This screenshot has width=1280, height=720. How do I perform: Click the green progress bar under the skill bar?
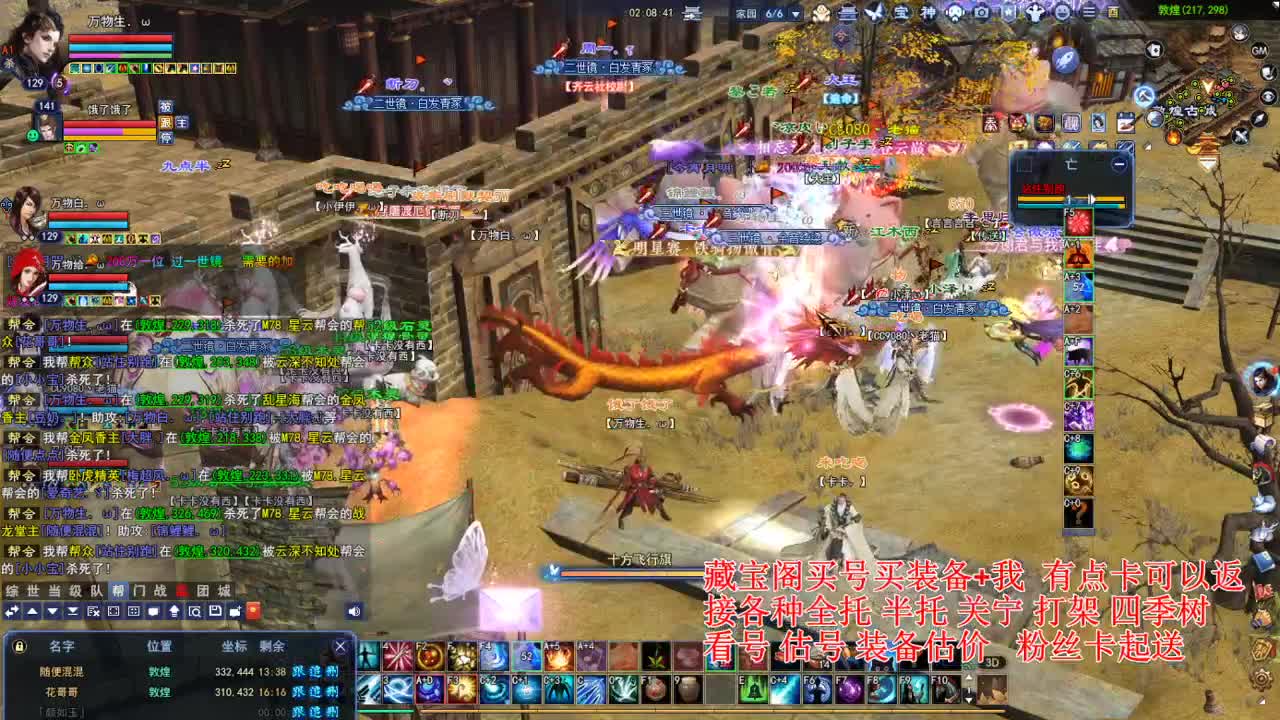point(385,711)
